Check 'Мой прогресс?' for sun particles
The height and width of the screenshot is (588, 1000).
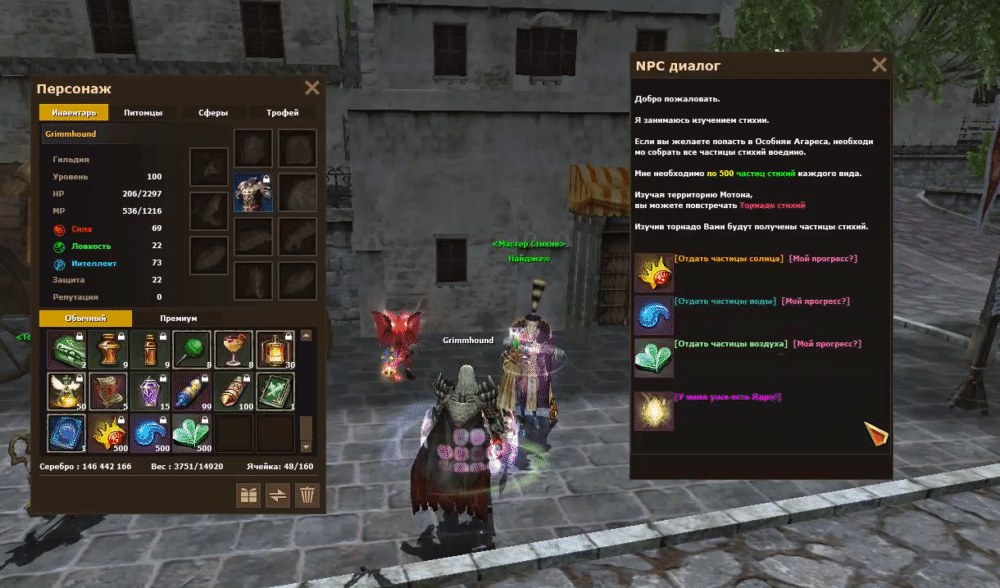pos(822,259)
